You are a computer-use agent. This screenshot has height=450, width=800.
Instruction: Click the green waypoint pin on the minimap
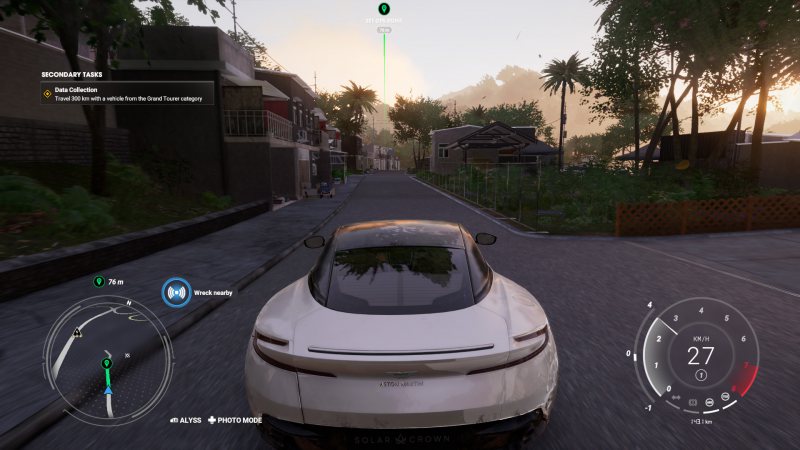tap(106, 363)
